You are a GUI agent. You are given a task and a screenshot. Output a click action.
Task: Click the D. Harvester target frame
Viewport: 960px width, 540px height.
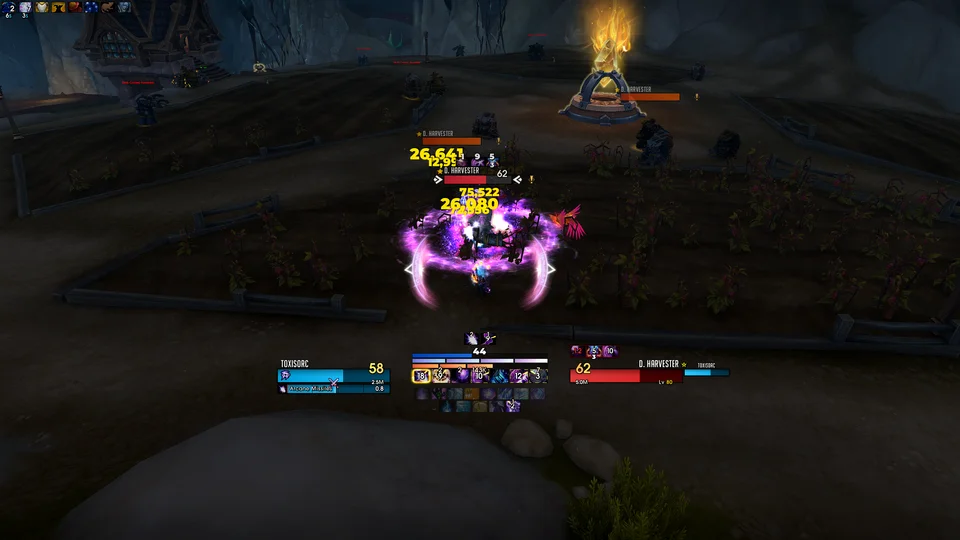pos(625,374)
